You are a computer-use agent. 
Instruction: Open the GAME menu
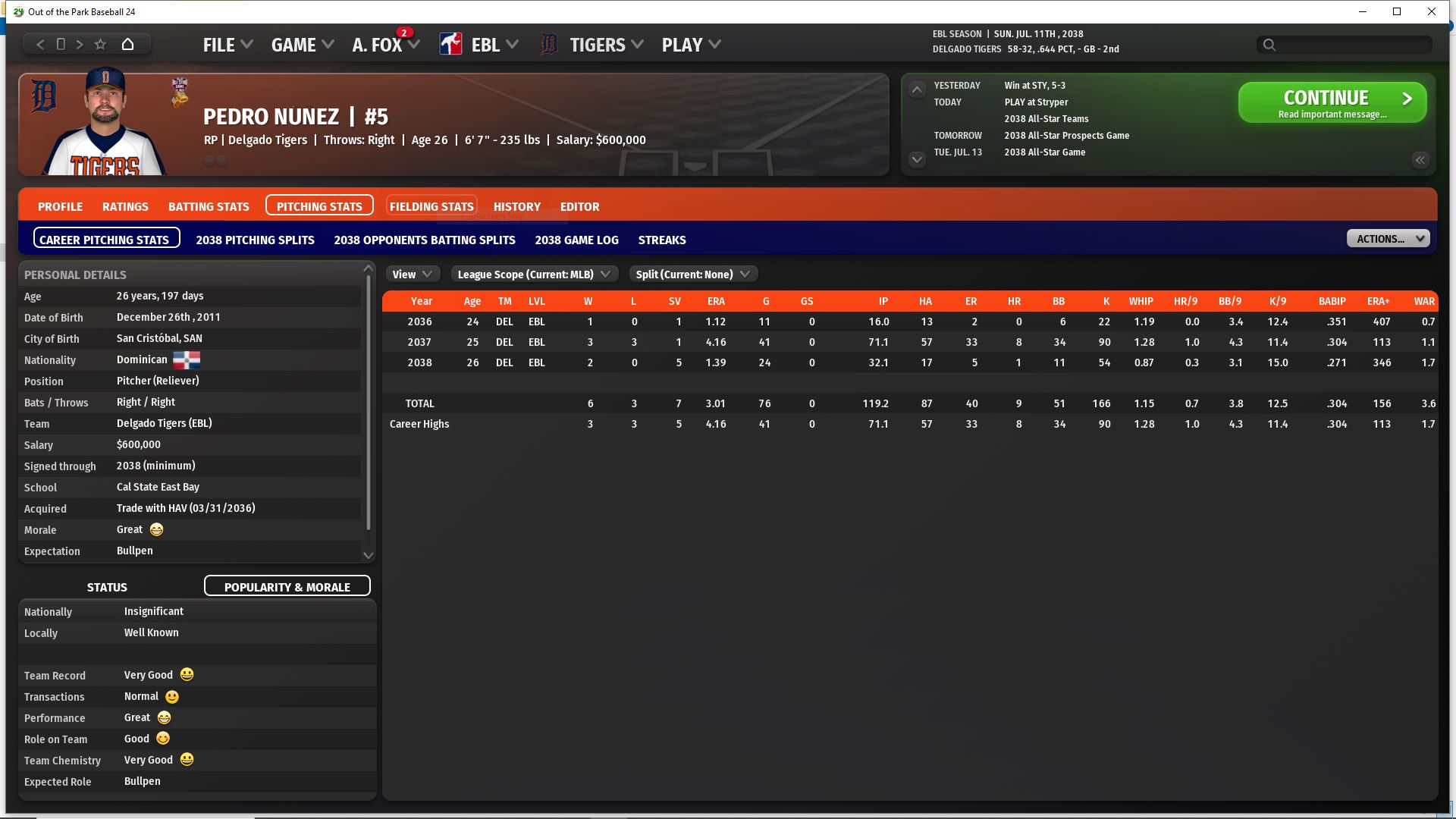pyautogui.click(x=302, y=45)
